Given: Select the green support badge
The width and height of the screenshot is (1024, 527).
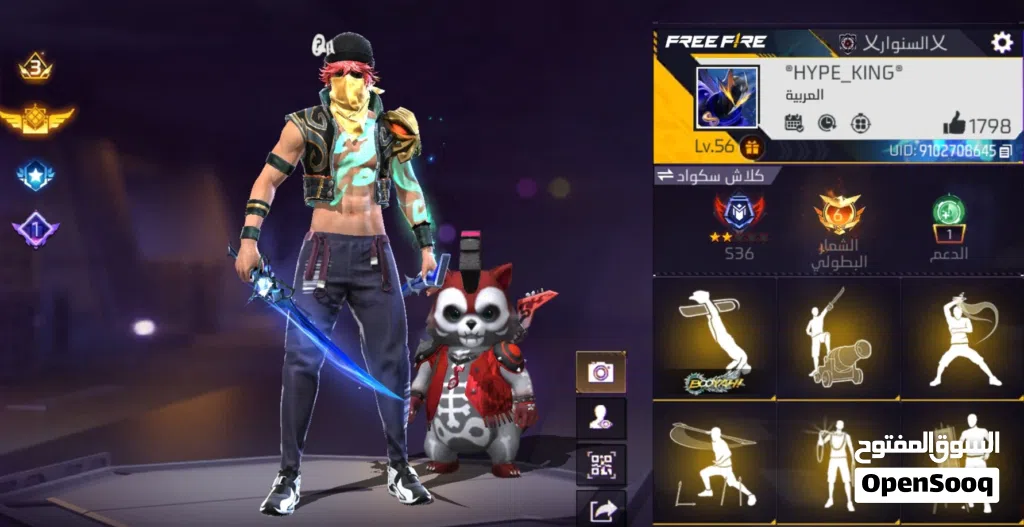Looking at the screenshot, I should tap(948, 213).
